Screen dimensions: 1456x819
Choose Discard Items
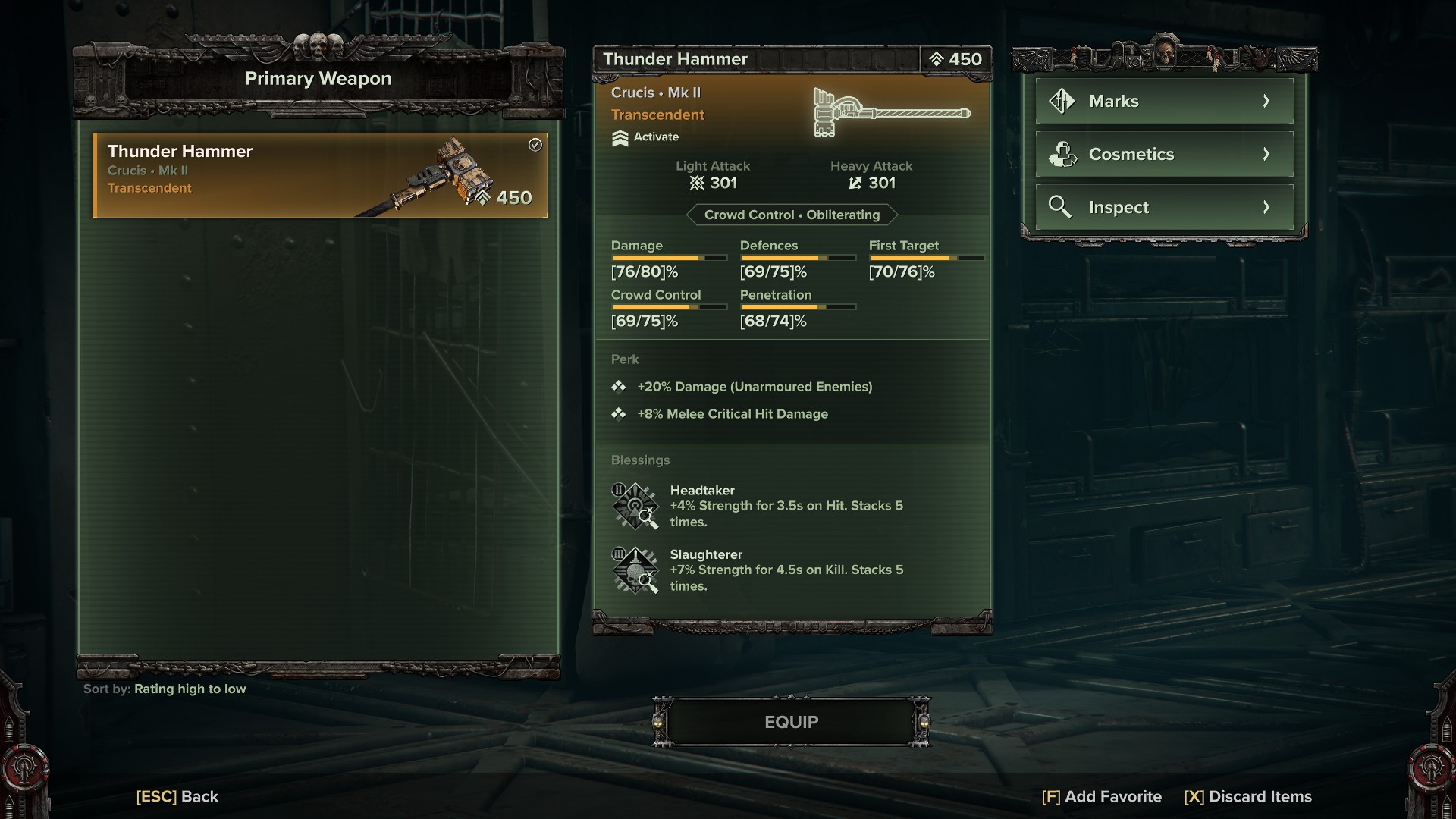pyautogui.click(x=1247, y=796)
